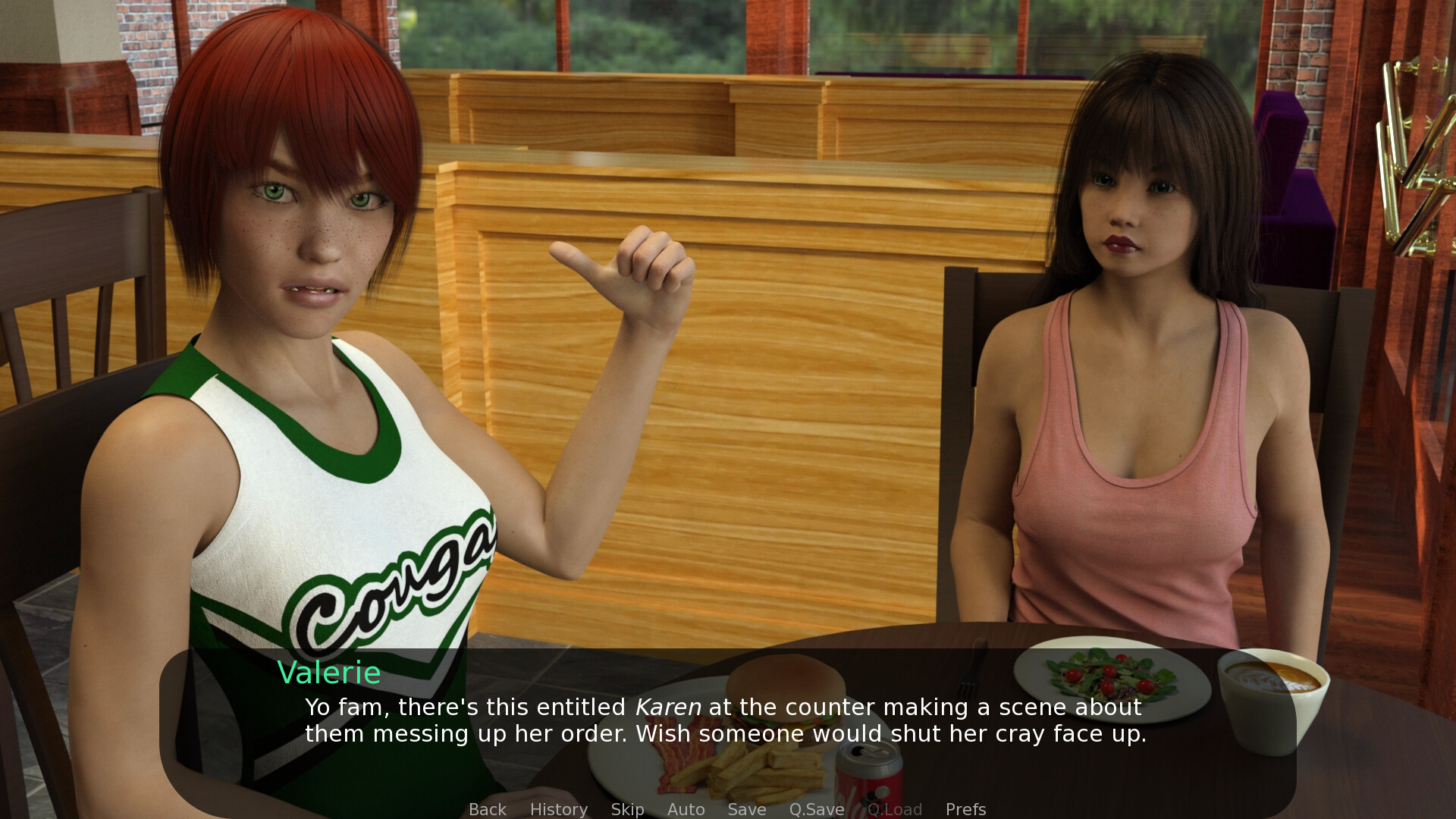Activate Skip to fast-forward dialogue
This screenshot has width=1456, height=819.
(x=627, y=809)
